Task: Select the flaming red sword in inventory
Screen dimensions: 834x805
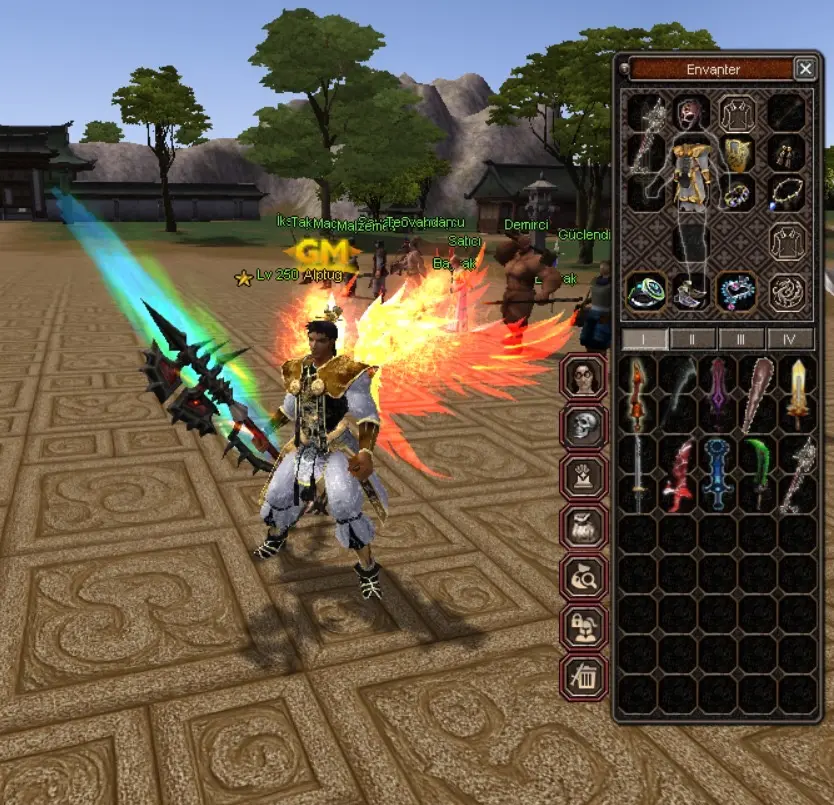Action: 639,393
